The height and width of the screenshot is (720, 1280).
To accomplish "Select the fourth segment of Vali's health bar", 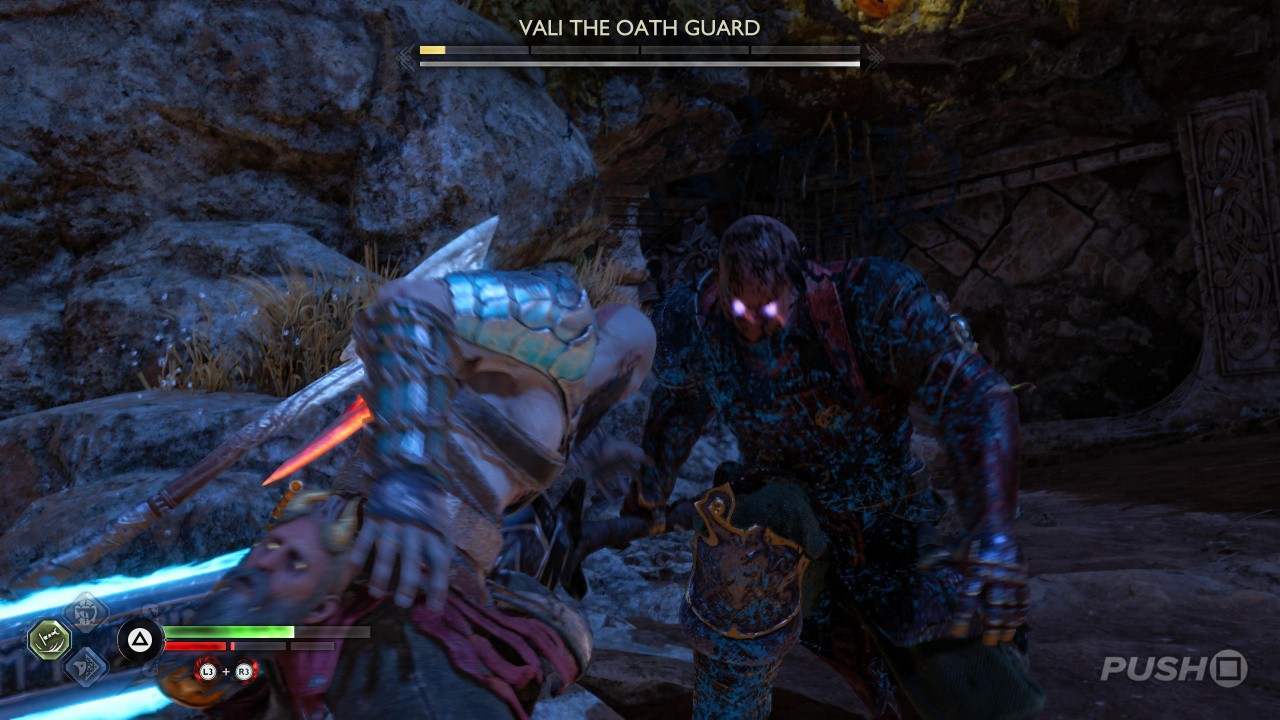I will click(805, 50).
